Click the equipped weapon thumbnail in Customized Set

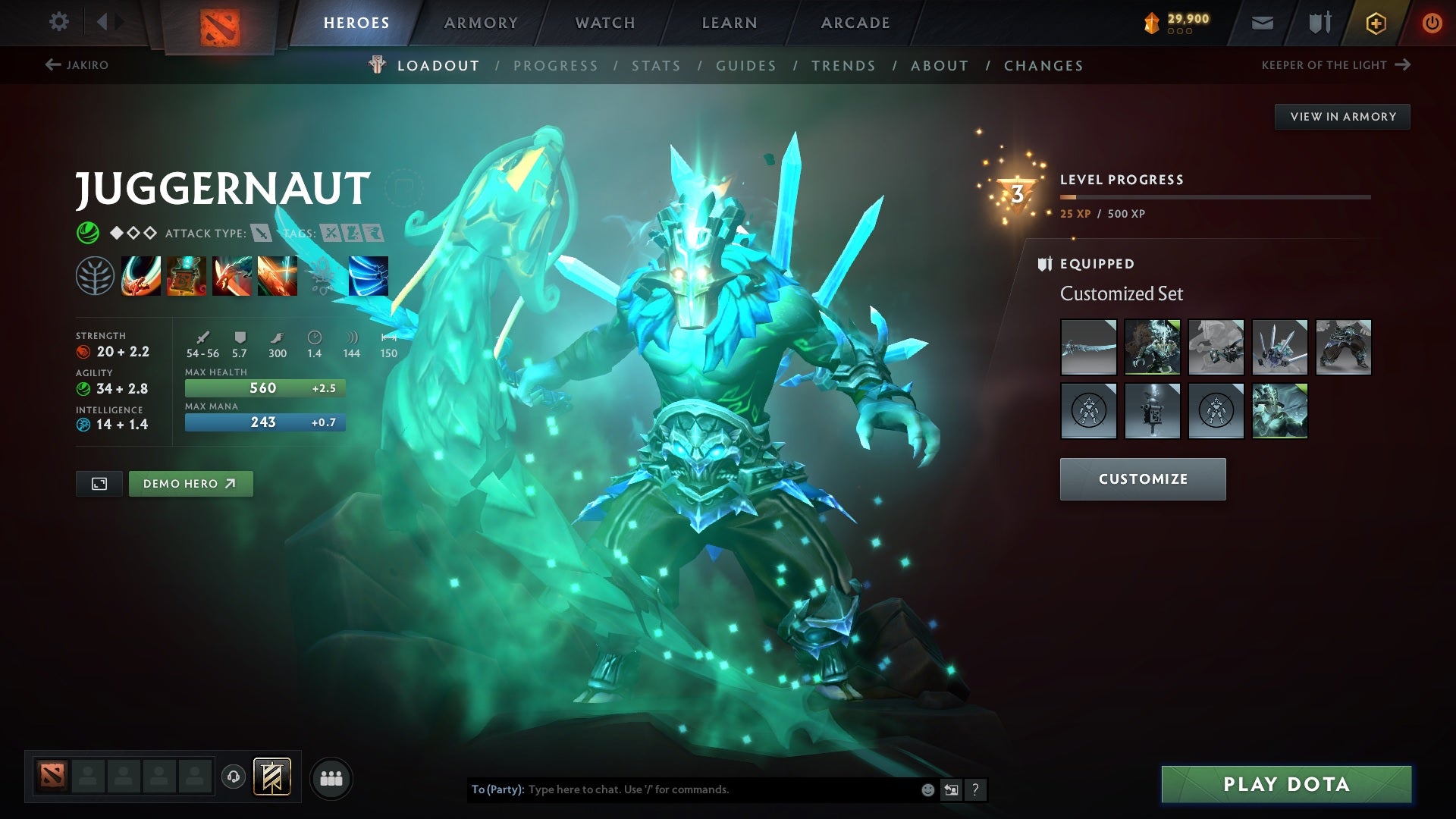(1088, 347)
